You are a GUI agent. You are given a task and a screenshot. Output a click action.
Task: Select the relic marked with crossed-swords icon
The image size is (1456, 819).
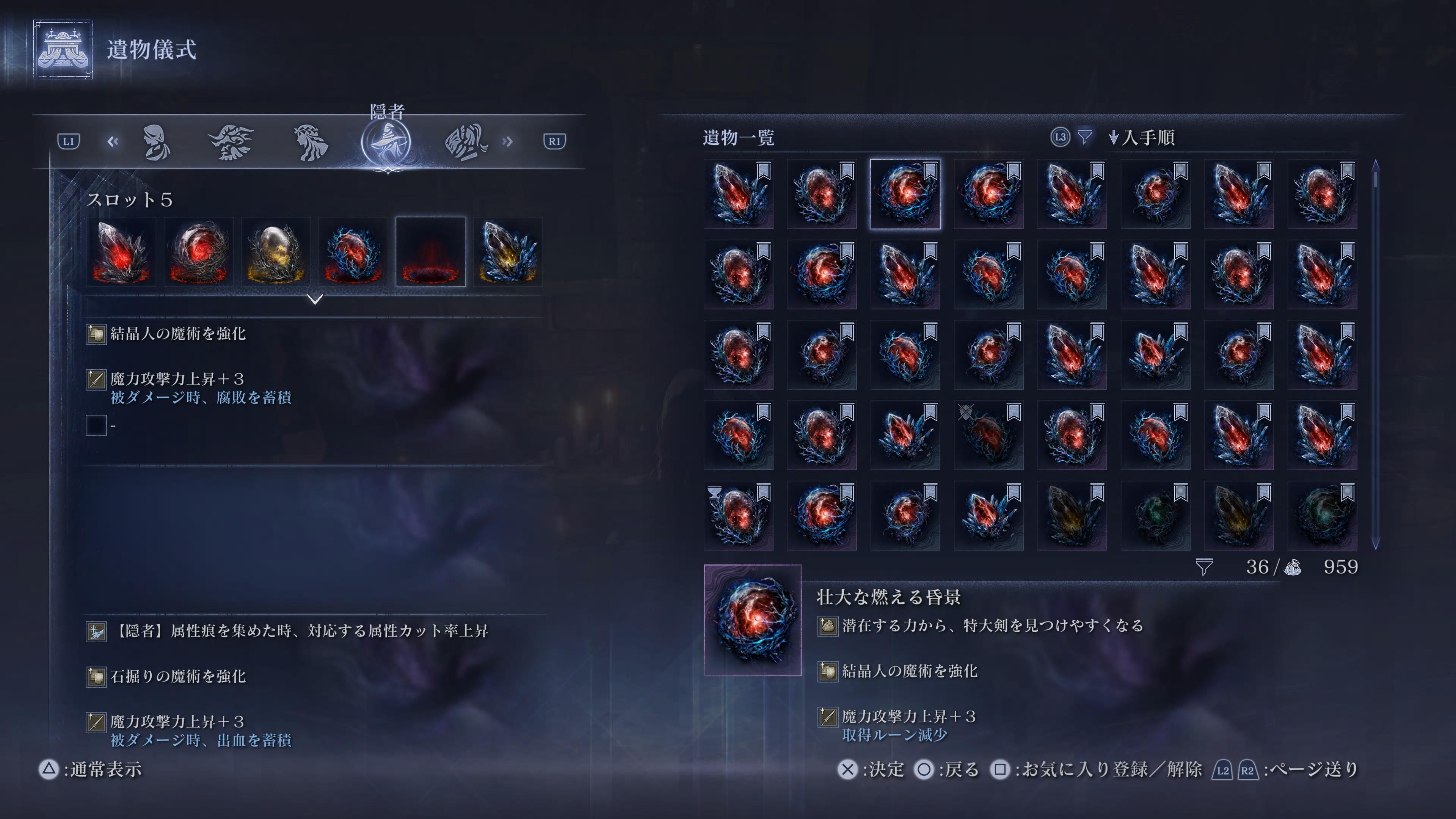tap(988, 435)
